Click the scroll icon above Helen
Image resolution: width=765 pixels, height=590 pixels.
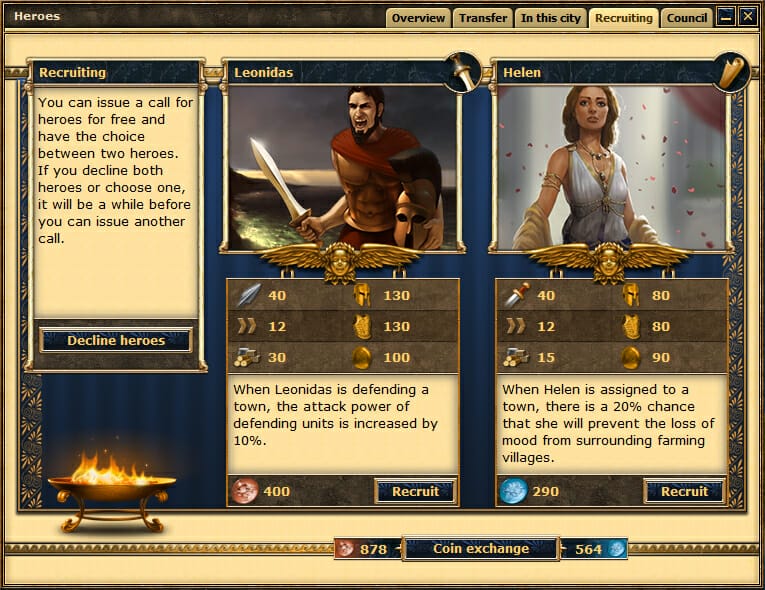tap(731, 72)
